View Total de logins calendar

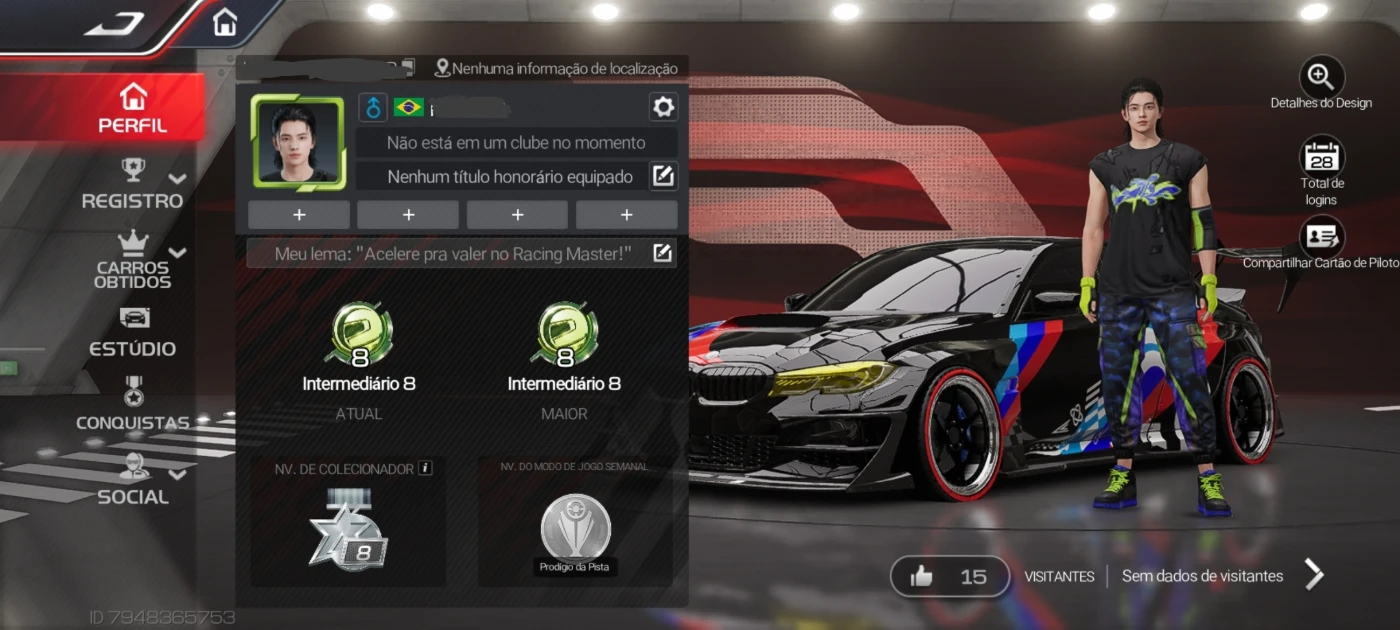[1321, 158]
